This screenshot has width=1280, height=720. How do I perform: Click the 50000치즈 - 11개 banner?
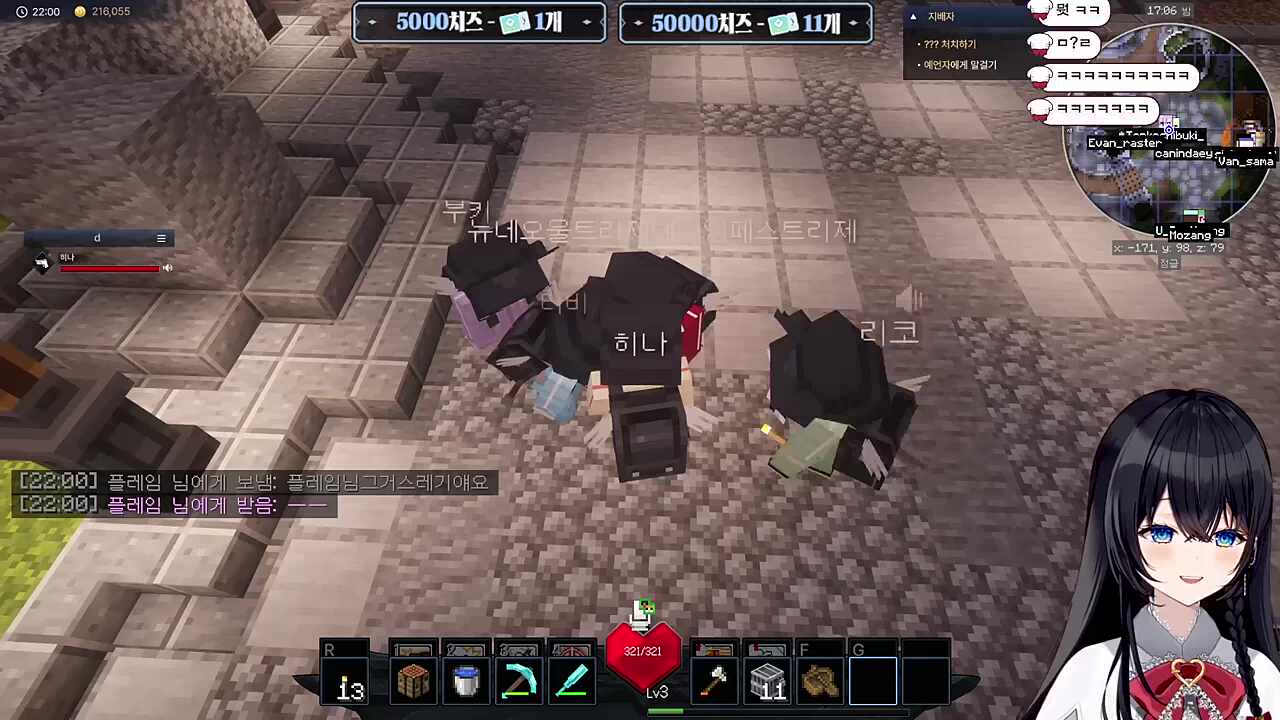click(745, 21)
